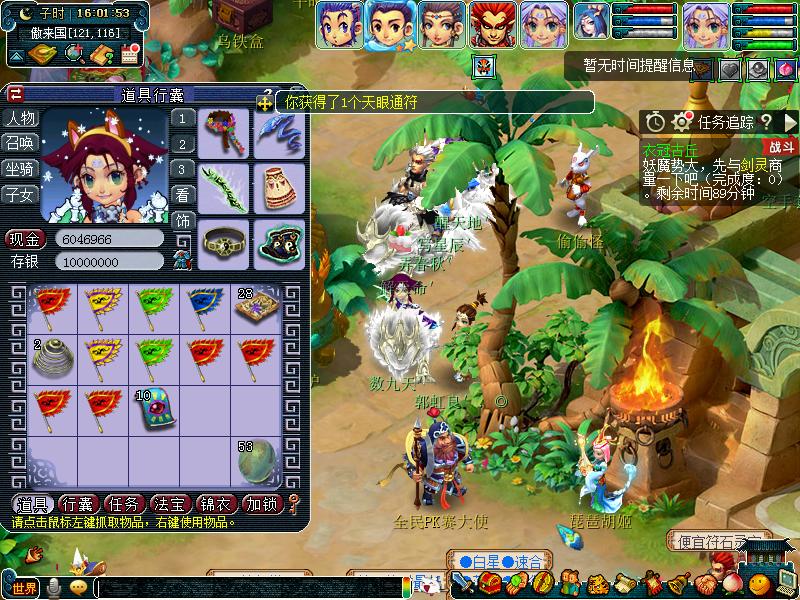This screenshot has height=600, width=800.
Task: Open the 现金 cash button
Action: tap(26, 240)
